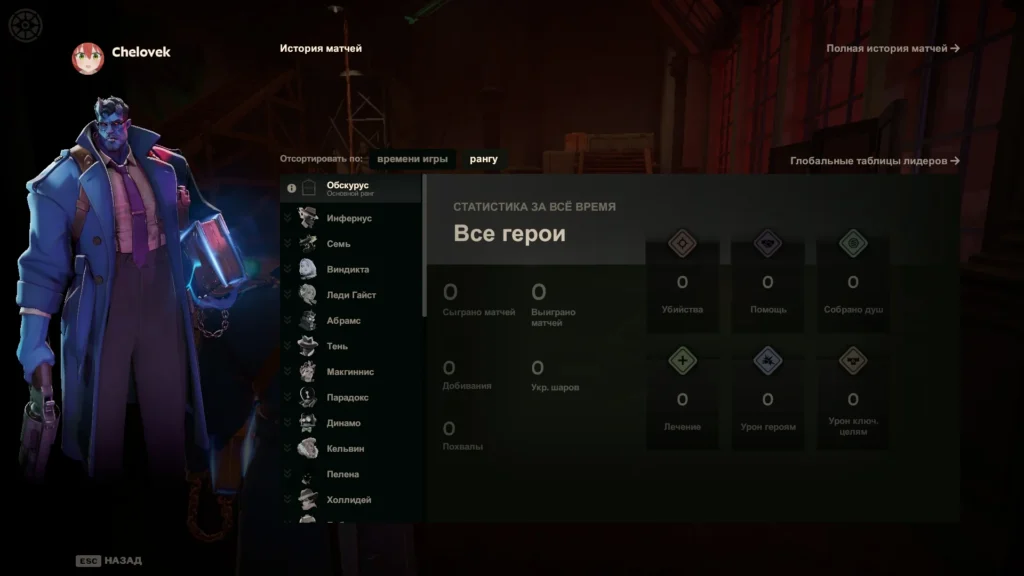Show stats for Макгиннис
The width and height of the screenshot is (1024, 576).
(x=350, y=372)
